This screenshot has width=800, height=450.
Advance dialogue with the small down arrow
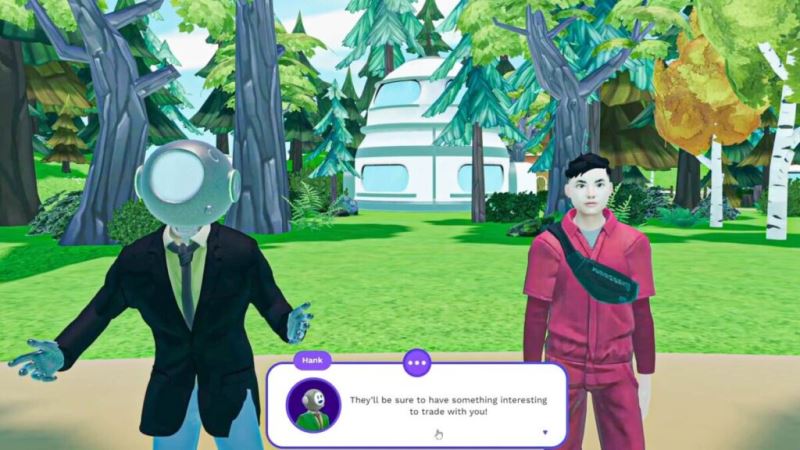545,433
